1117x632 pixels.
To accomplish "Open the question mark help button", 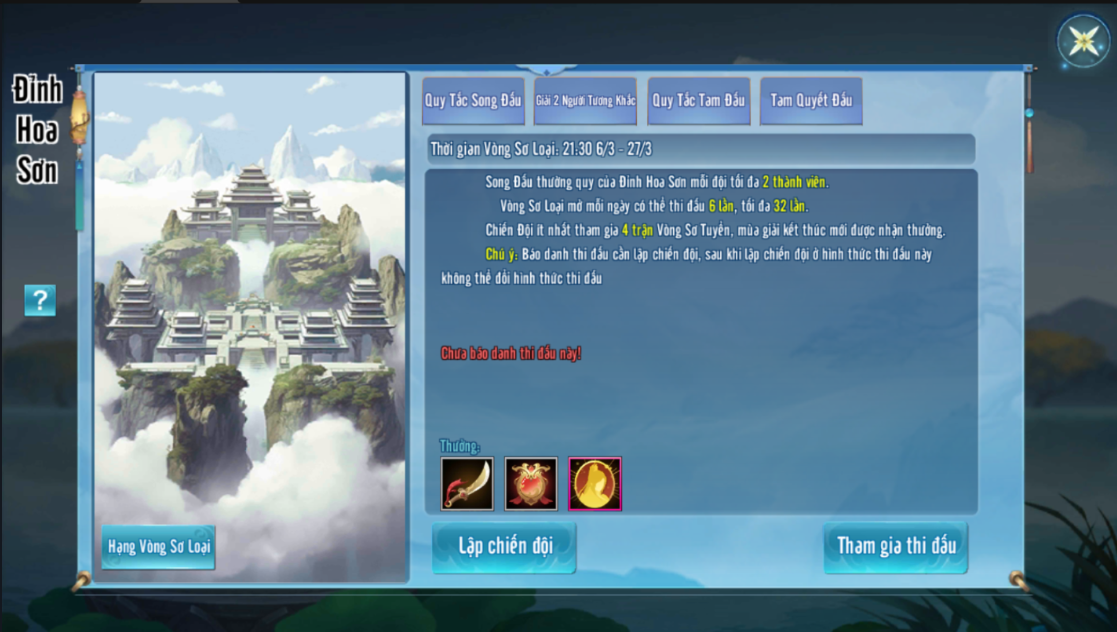I will point(40,300).
